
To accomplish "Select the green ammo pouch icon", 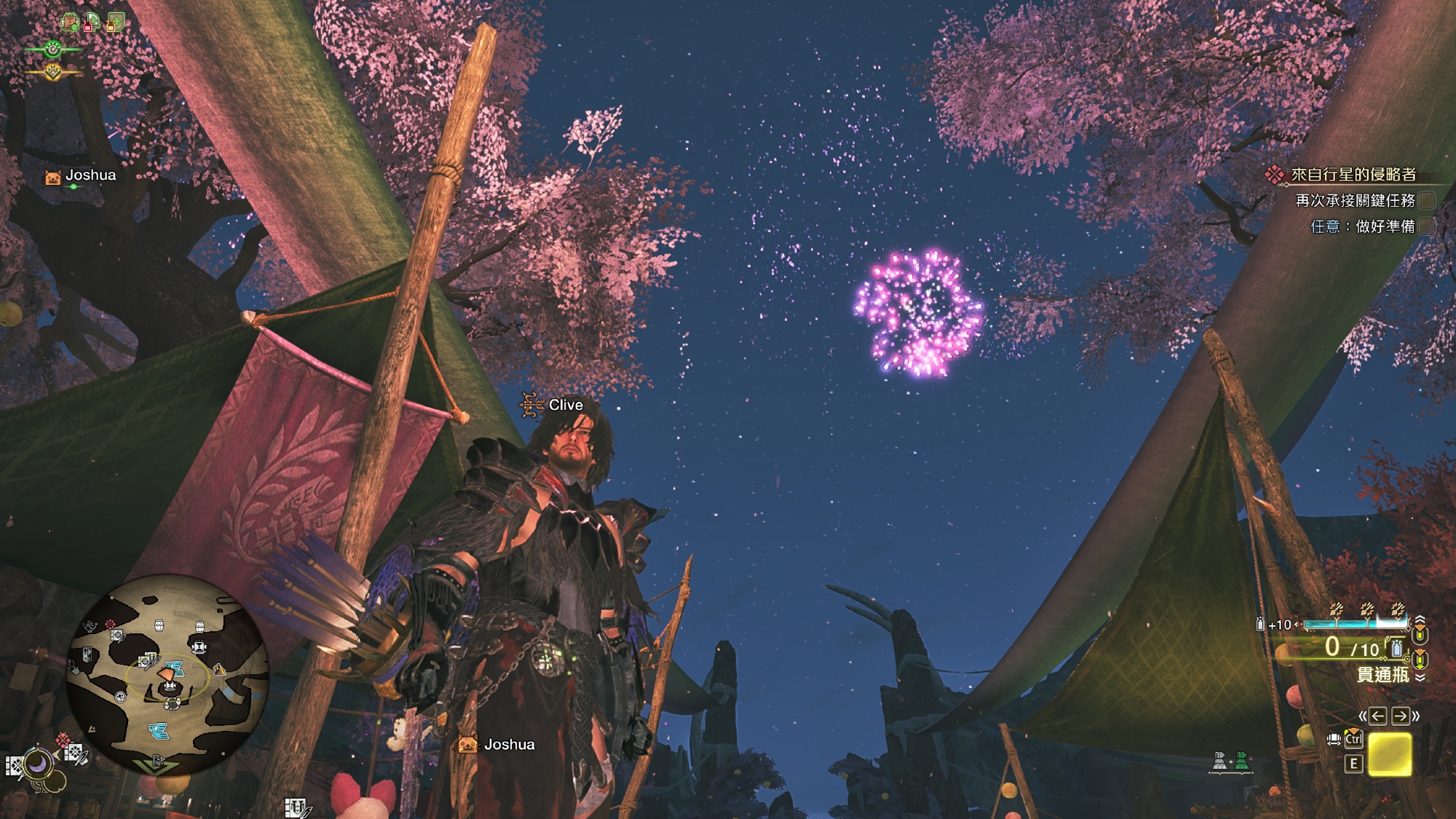I will [1241, 762].
